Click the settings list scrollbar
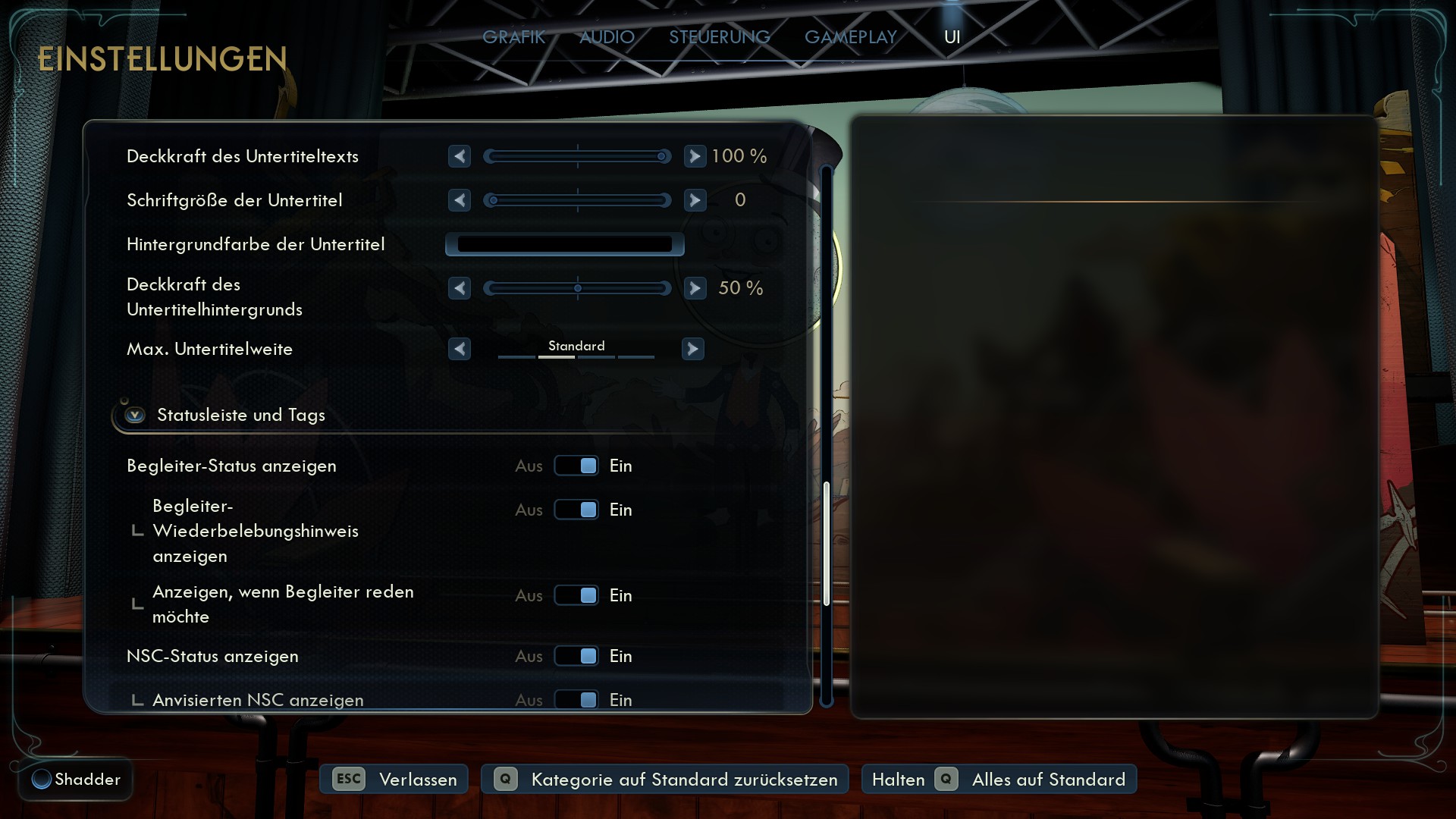Viewport: 1456px width, 819px height. click(x=827, y=543)
